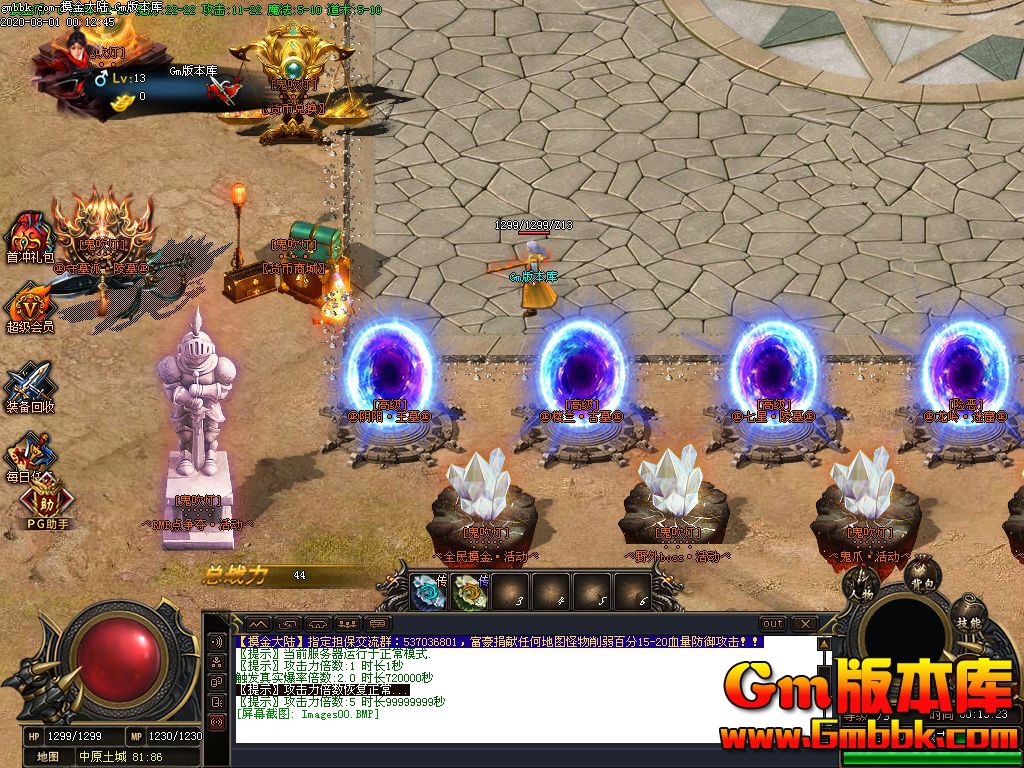The image size is (1024, 768).
Task: Close the chat panel with the X button
Action: 805,624
